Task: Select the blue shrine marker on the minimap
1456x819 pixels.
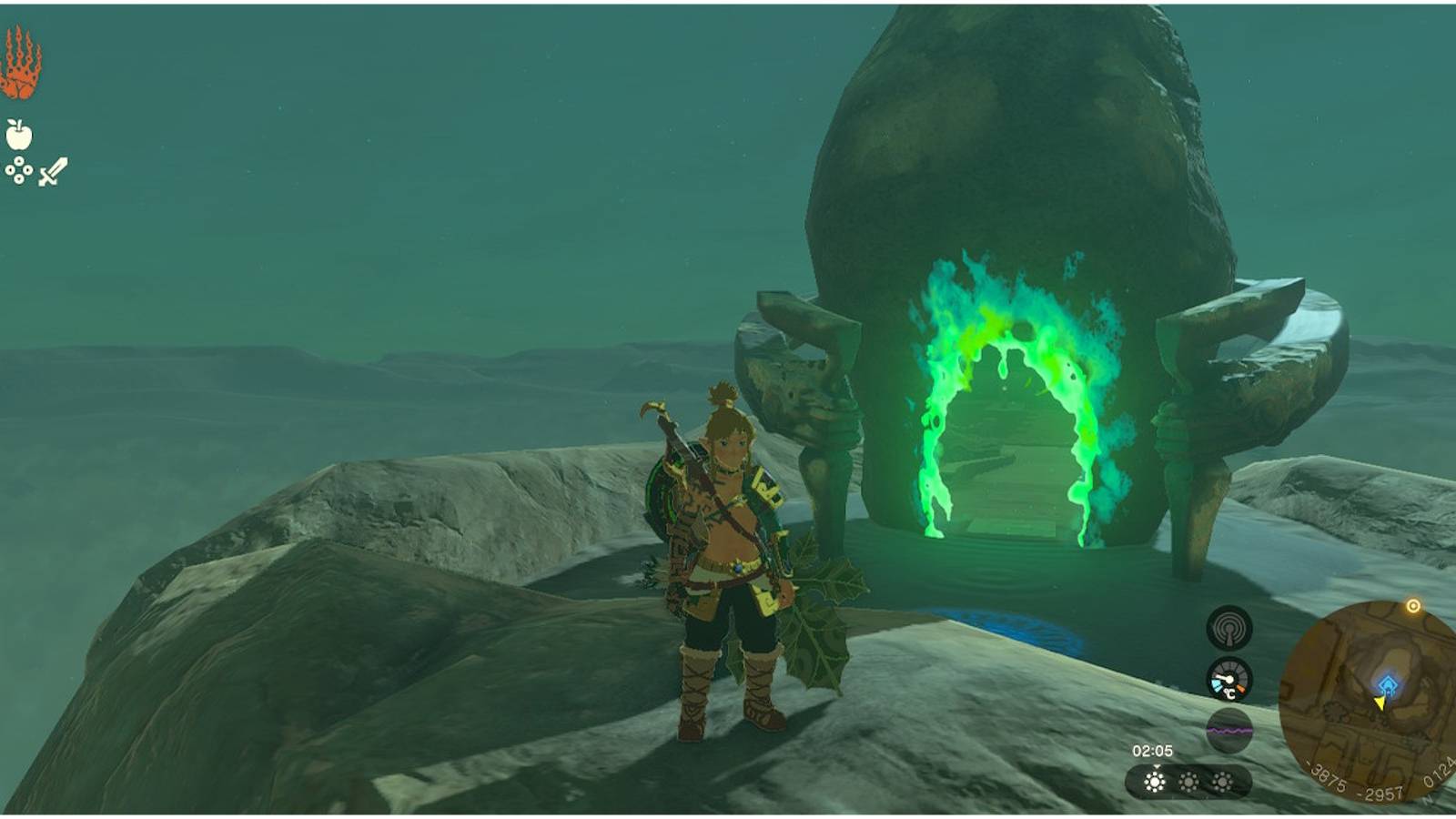Action: 1387,681
